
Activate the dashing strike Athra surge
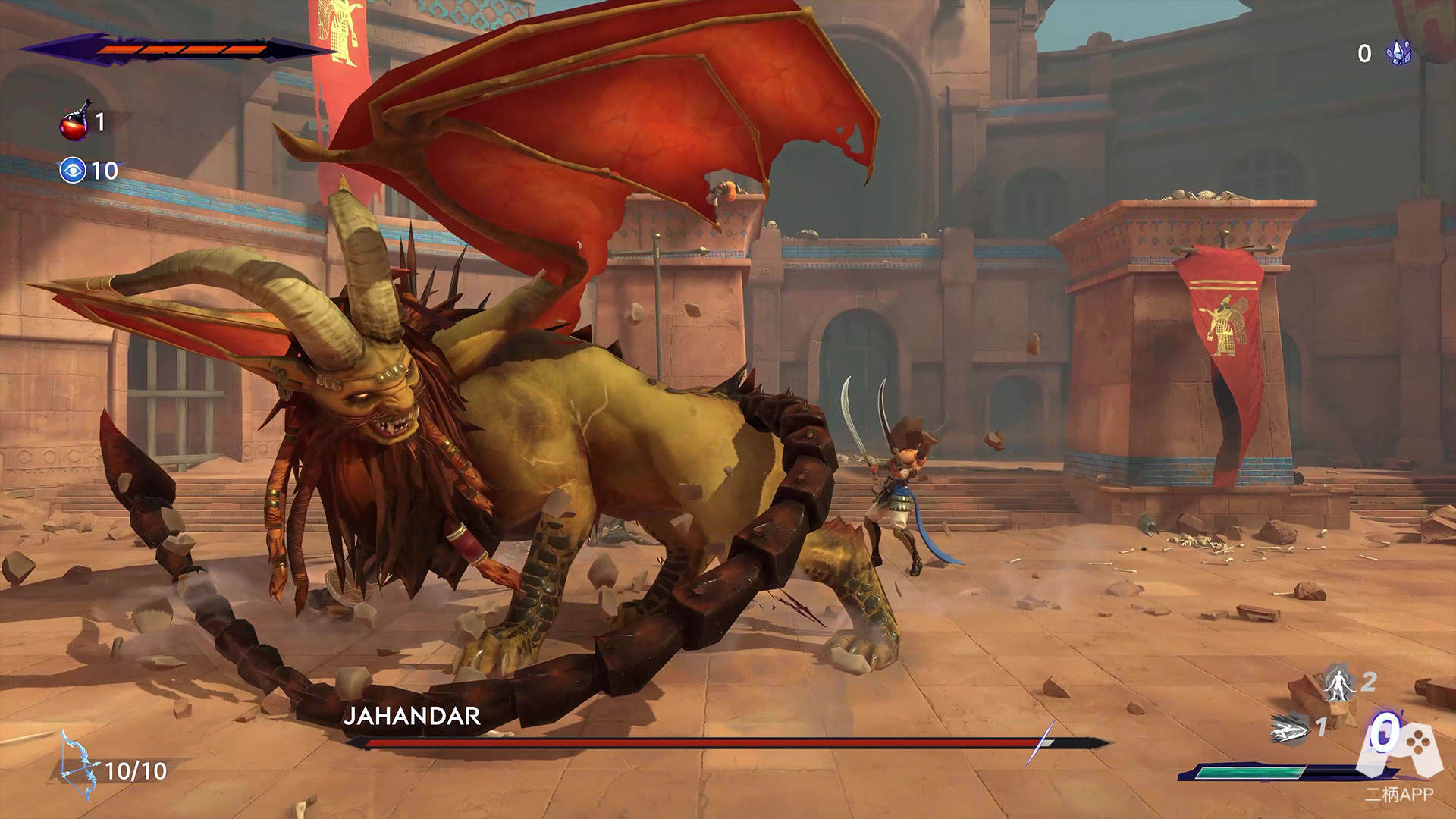1291,730
